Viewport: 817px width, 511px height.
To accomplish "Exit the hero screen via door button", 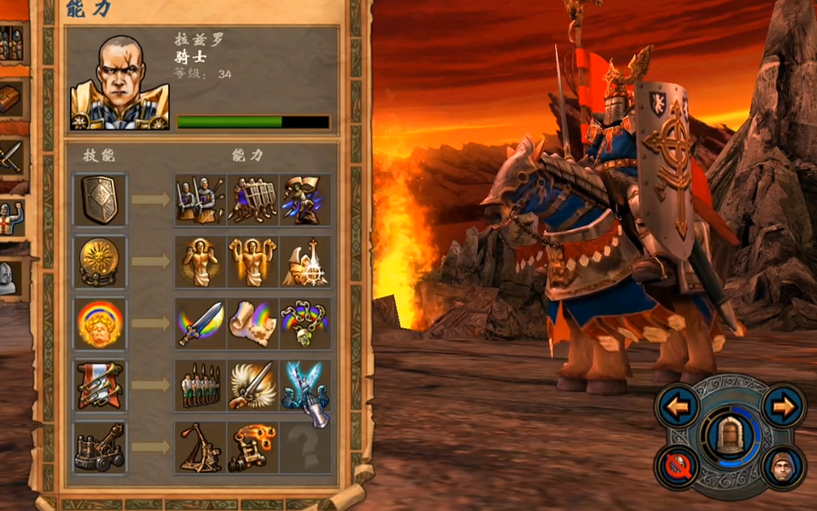I will (732, 435).
